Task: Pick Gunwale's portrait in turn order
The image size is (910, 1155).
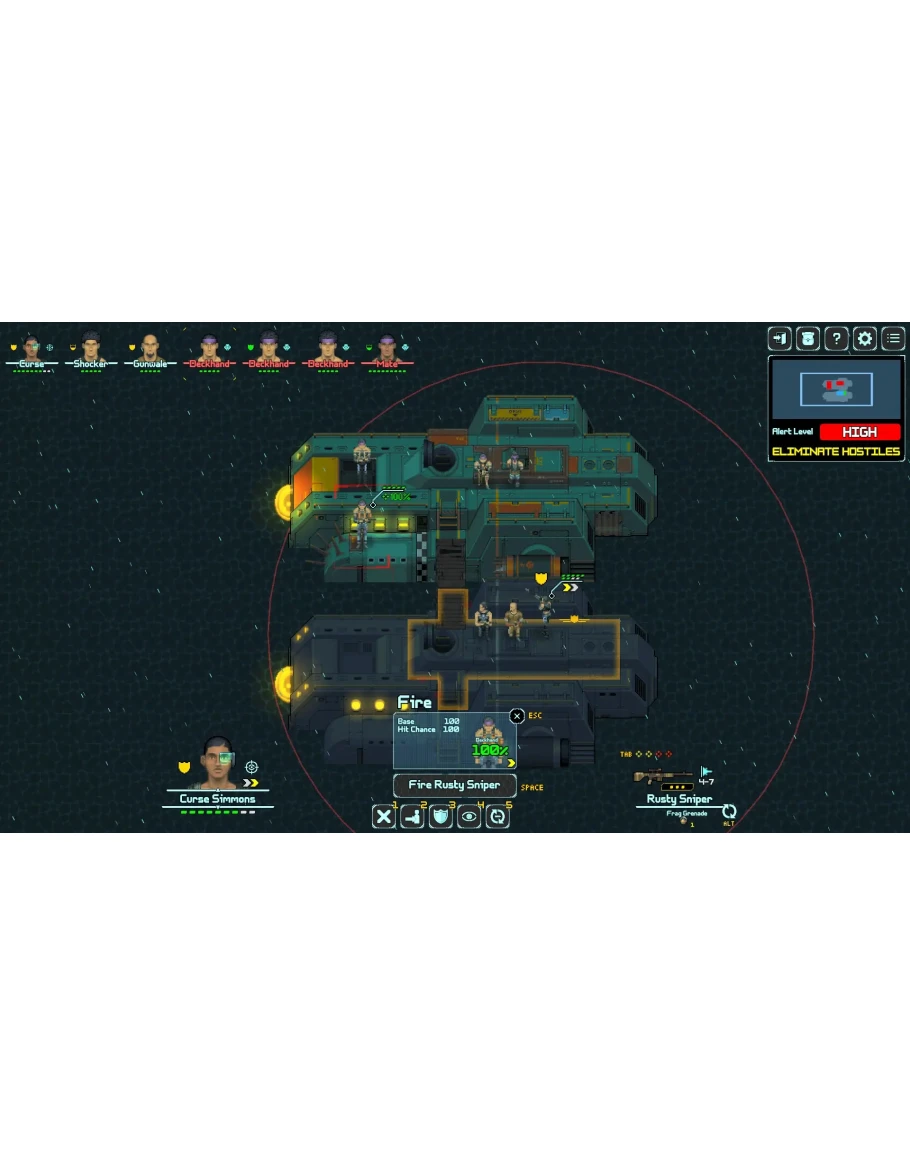Action: 150,347
